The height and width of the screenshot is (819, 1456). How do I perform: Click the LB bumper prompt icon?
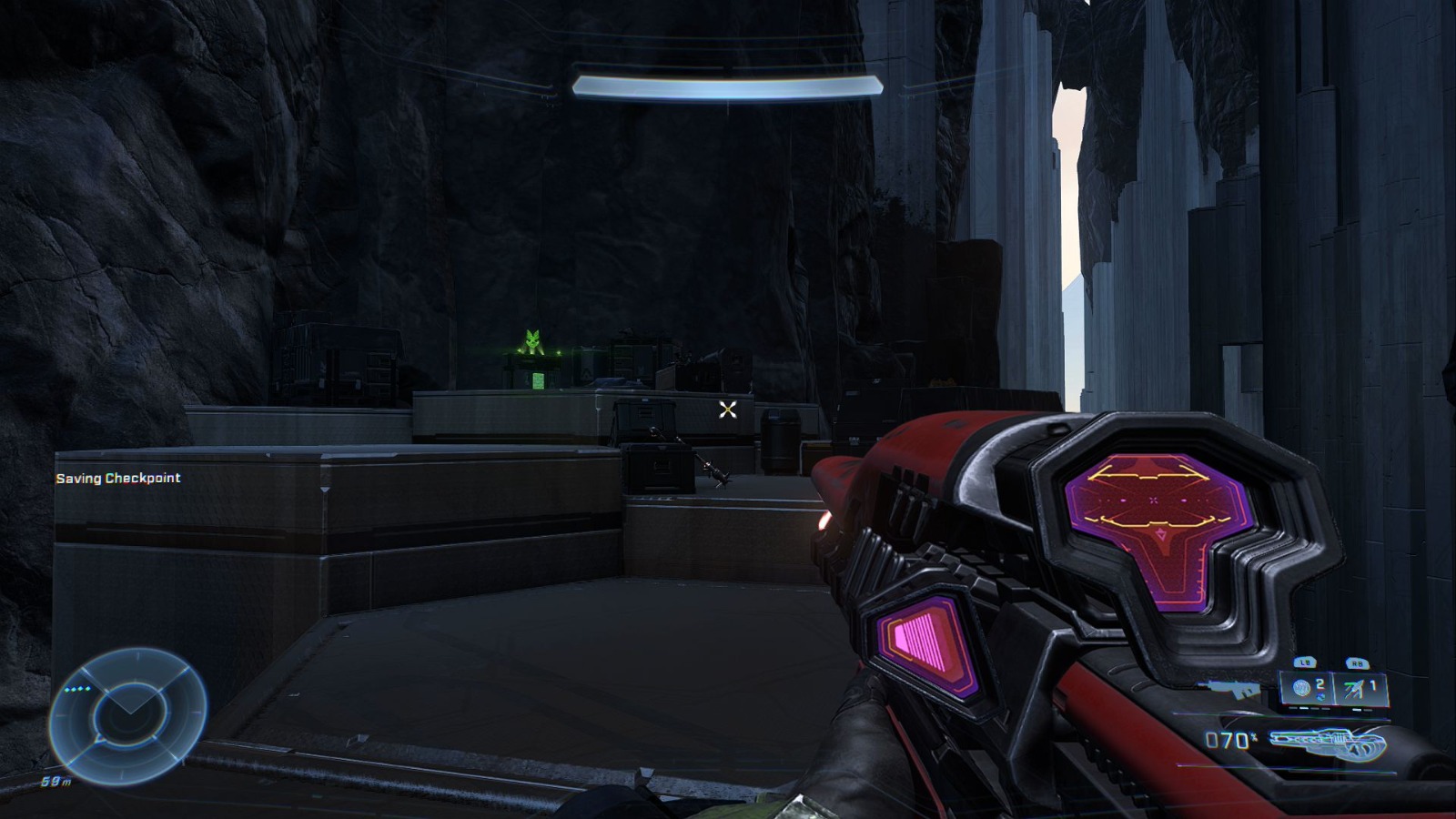tap(1305, 662)
